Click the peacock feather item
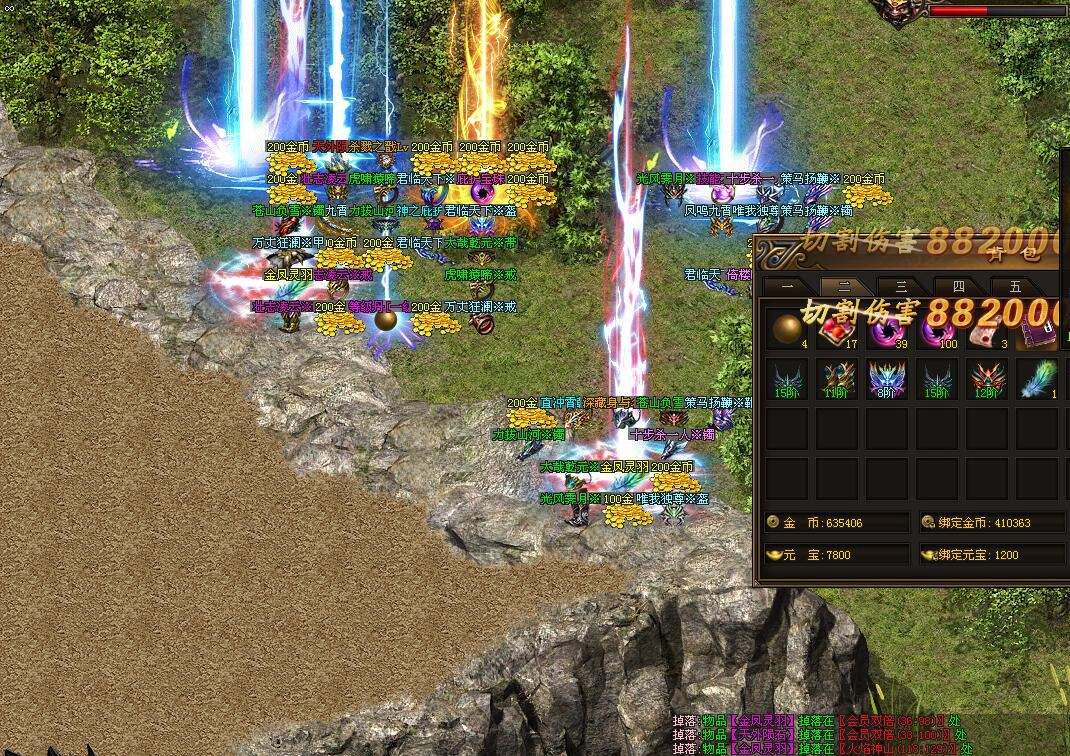 (x=1037, y=379)
